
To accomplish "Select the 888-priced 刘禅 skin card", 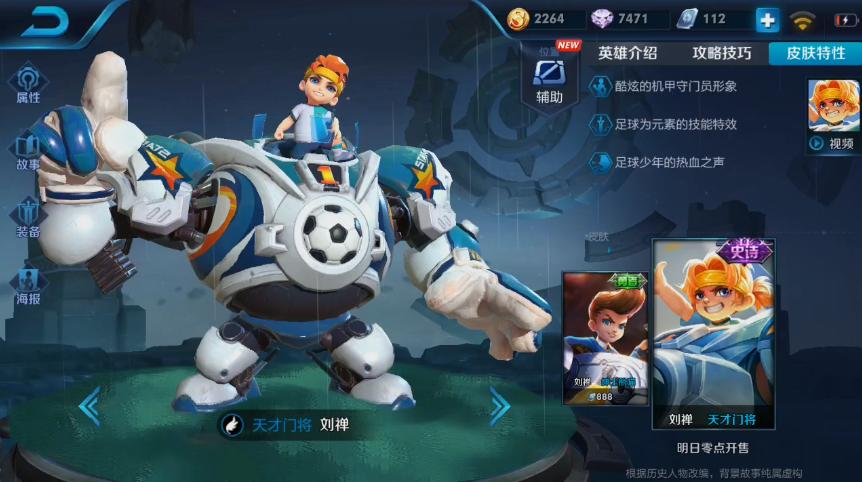I will pos(605,338).
